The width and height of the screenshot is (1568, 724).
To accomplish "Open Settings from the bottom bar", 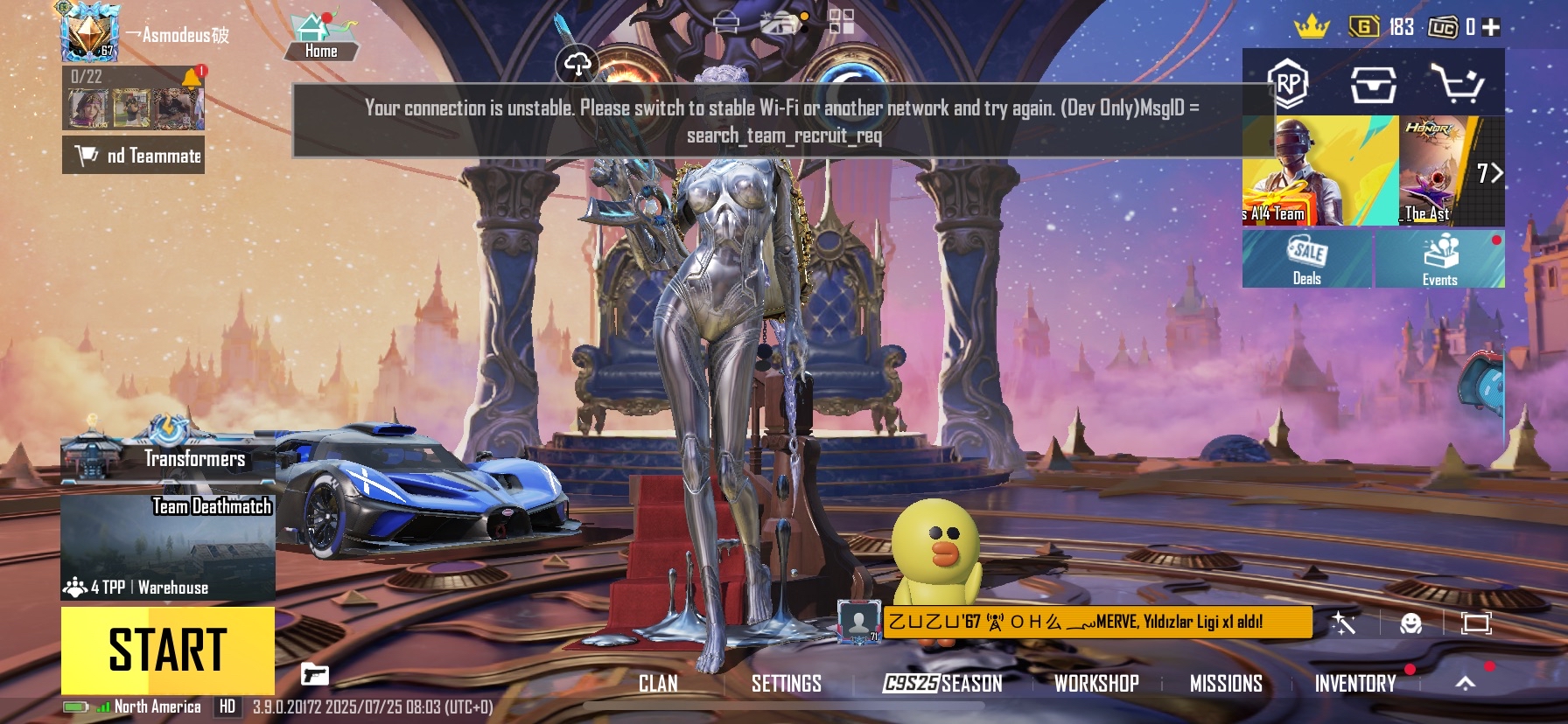I will (x=786, y=684).
